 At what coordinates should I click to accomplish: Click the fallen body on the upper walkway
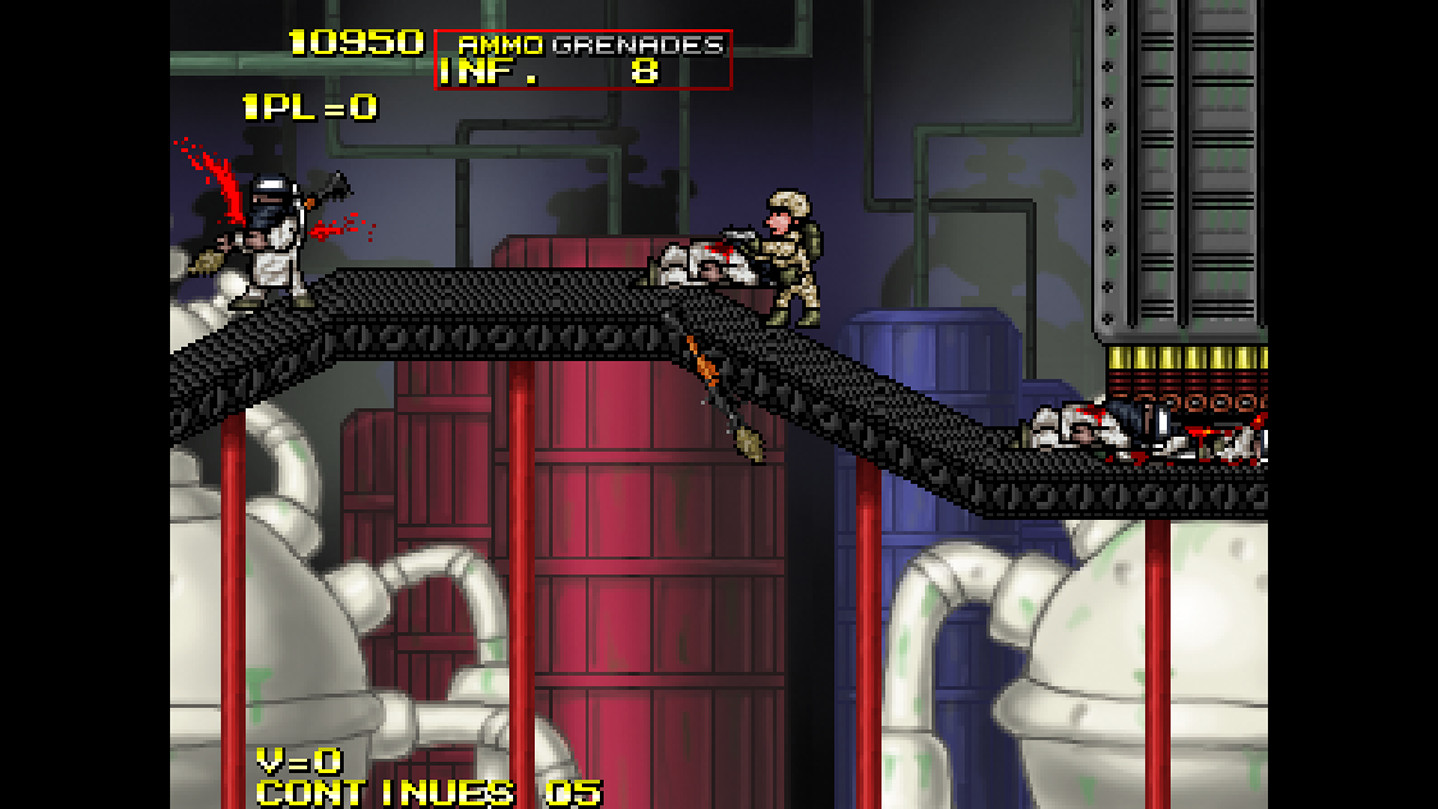pyautogui.click(x=700, y=262)
